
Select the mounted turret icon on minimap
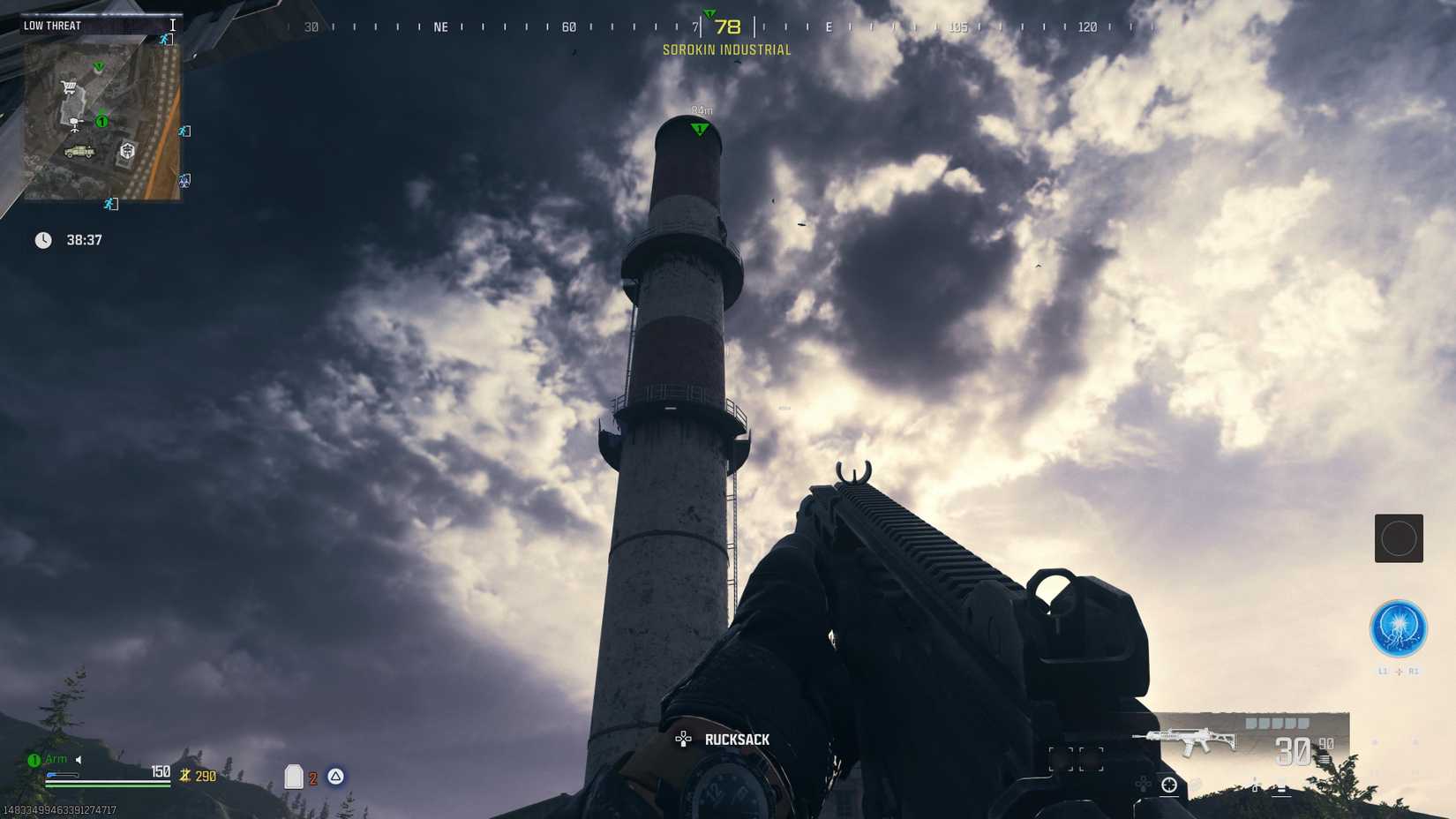pyautogui.click(x=75, y=124)
